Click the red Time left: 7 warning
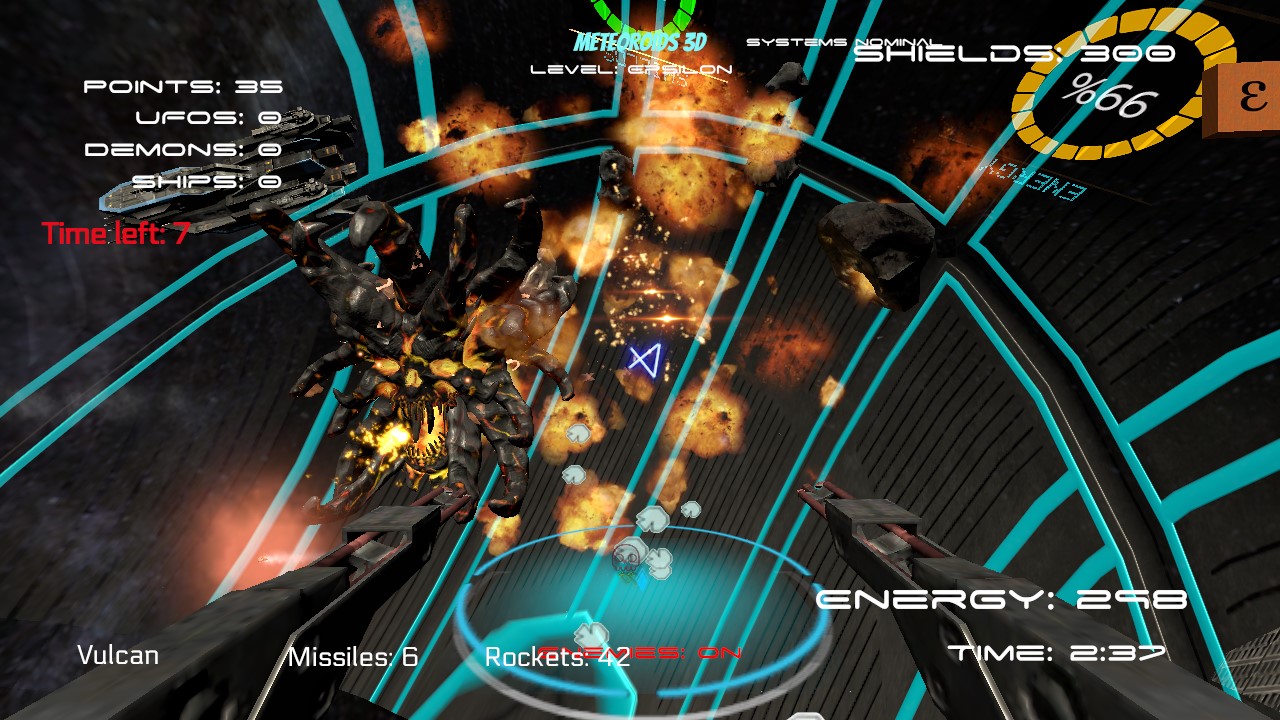Screen dimensions: 1280x720 (x=114, y=234)
